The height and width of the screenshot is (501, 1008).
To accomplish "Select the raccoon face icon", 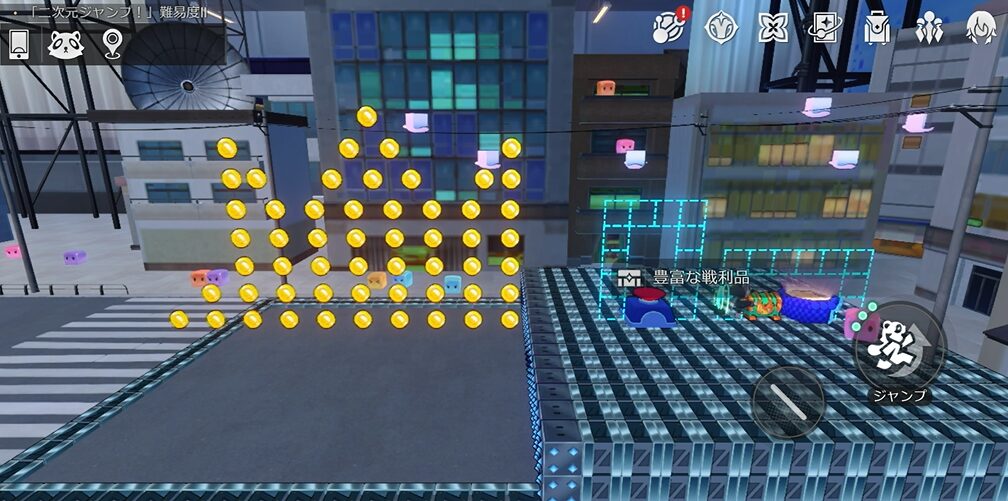I will pyautogui.click(x=65, y=43).
